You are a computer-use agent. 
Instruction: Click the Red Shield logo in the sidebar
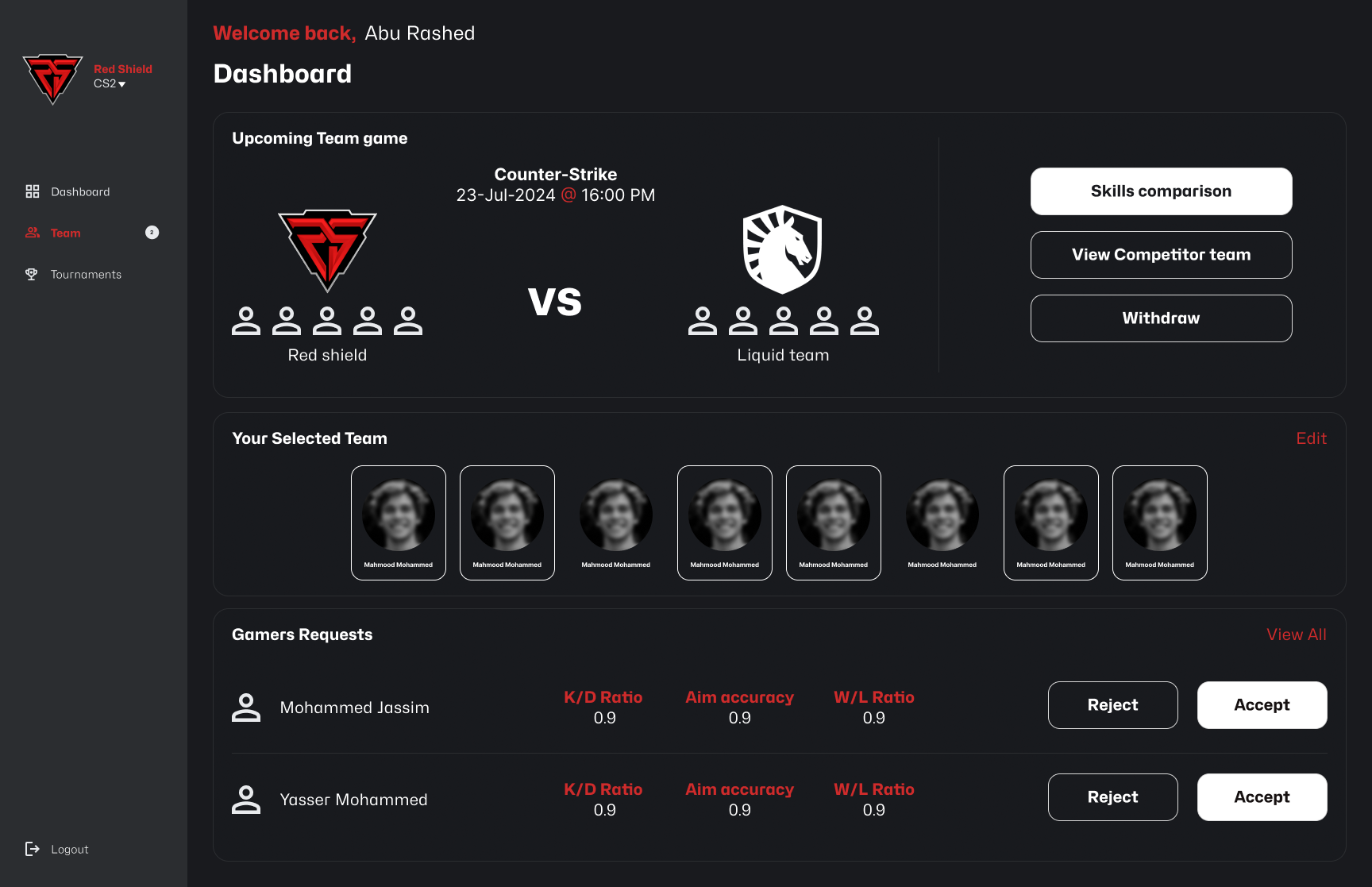[x=53, y=79]
